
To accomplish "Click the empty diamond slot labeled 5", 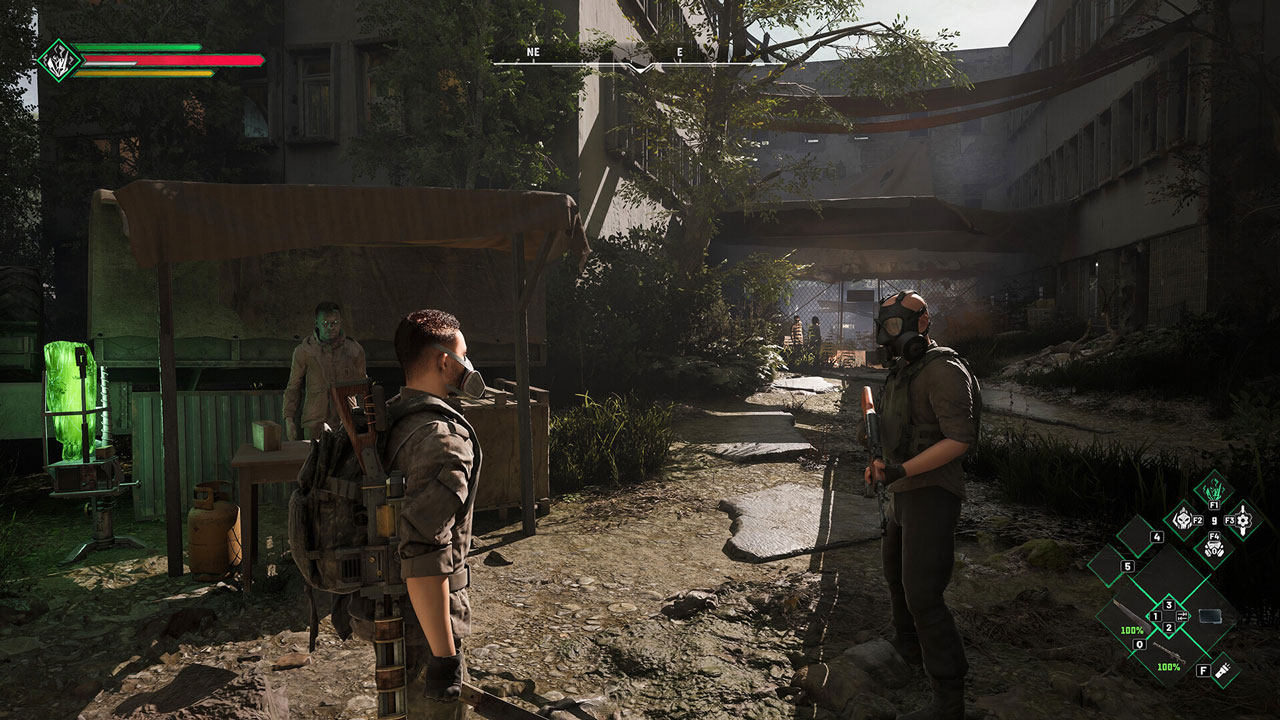I will click(x=1107, y=563).
